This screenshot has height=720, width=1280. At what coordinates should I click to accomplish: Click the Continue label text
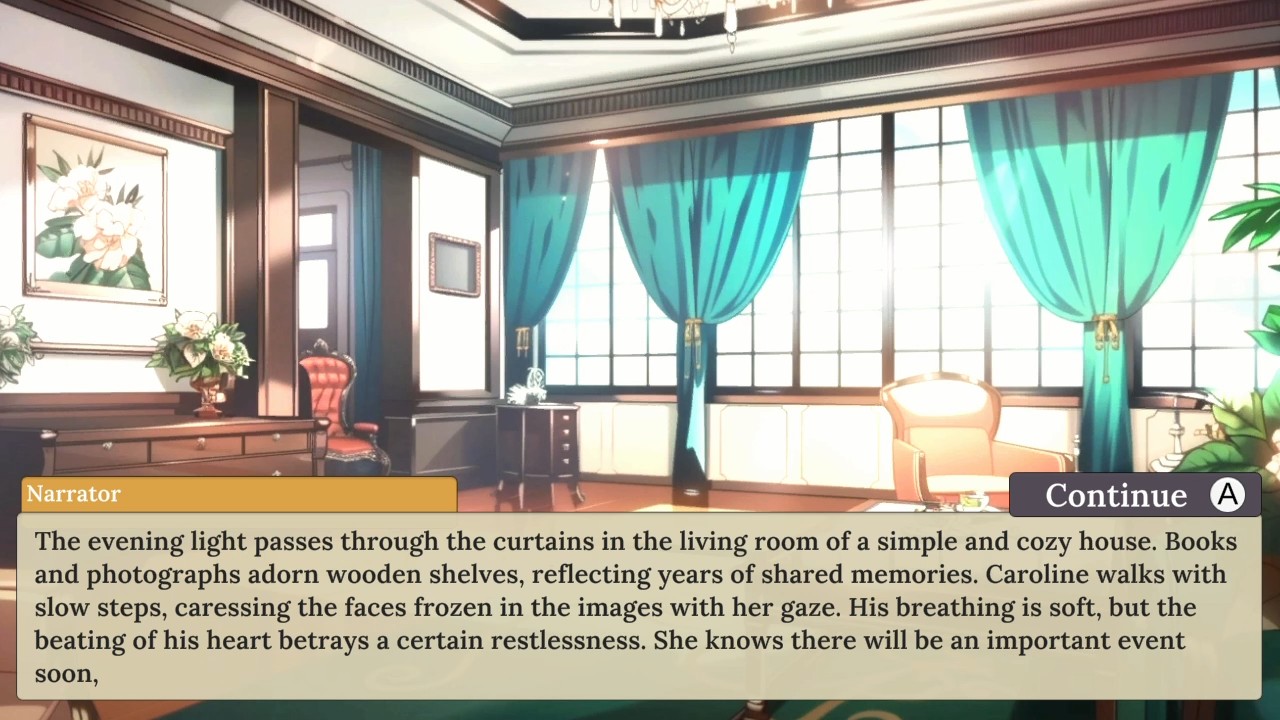click(1115, 494)
